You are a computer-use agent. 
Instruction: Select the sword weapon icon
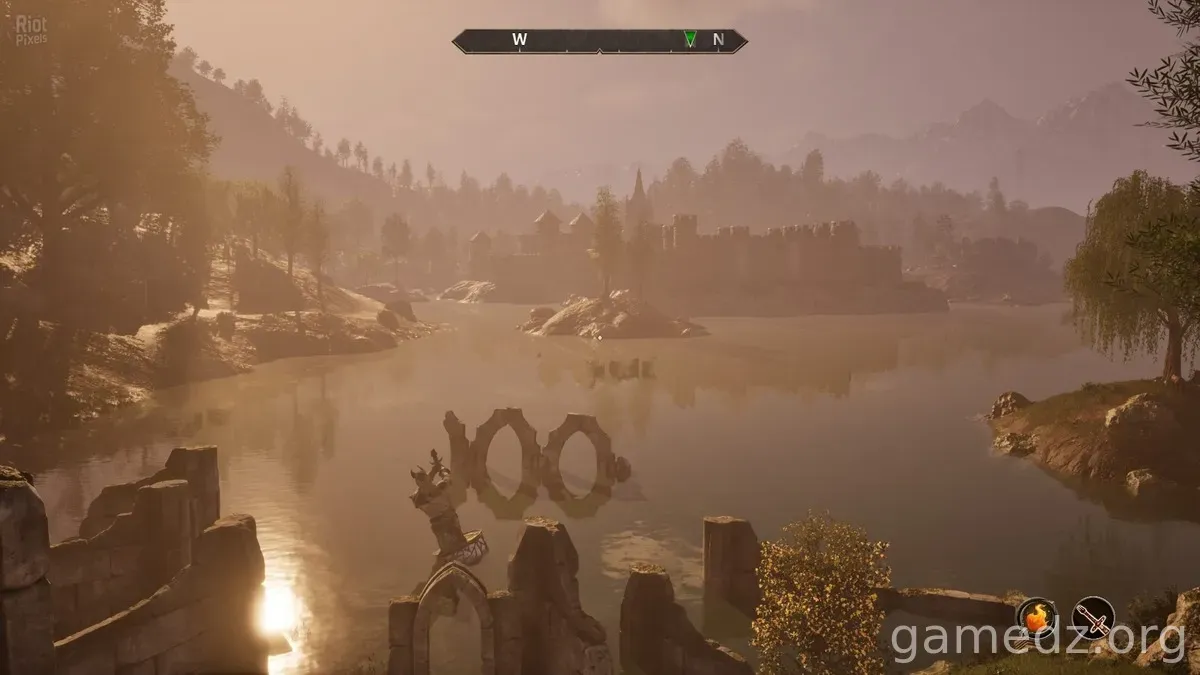point(1092,617)
